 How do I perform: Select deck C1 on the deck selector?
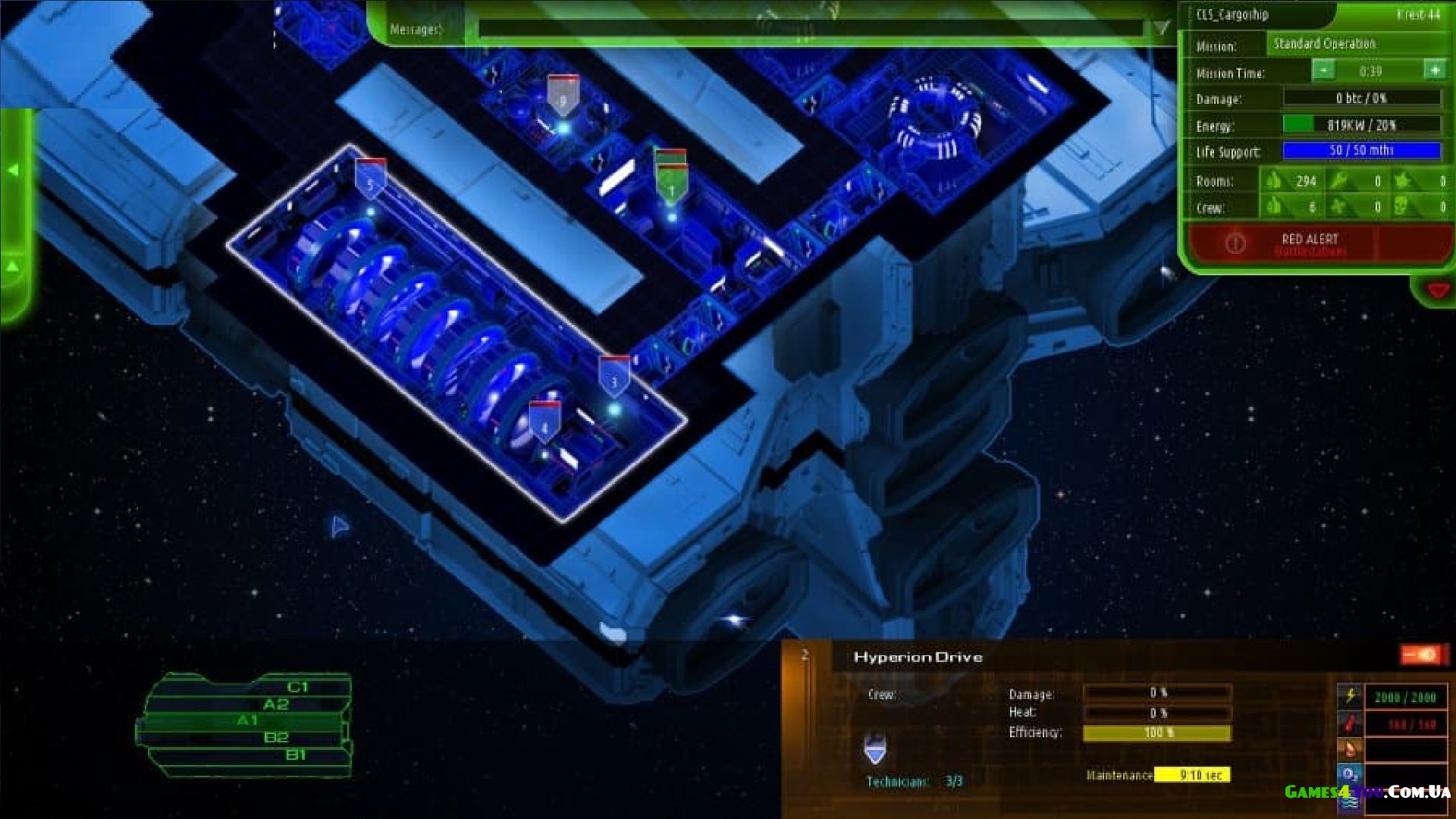click(297, 687)
